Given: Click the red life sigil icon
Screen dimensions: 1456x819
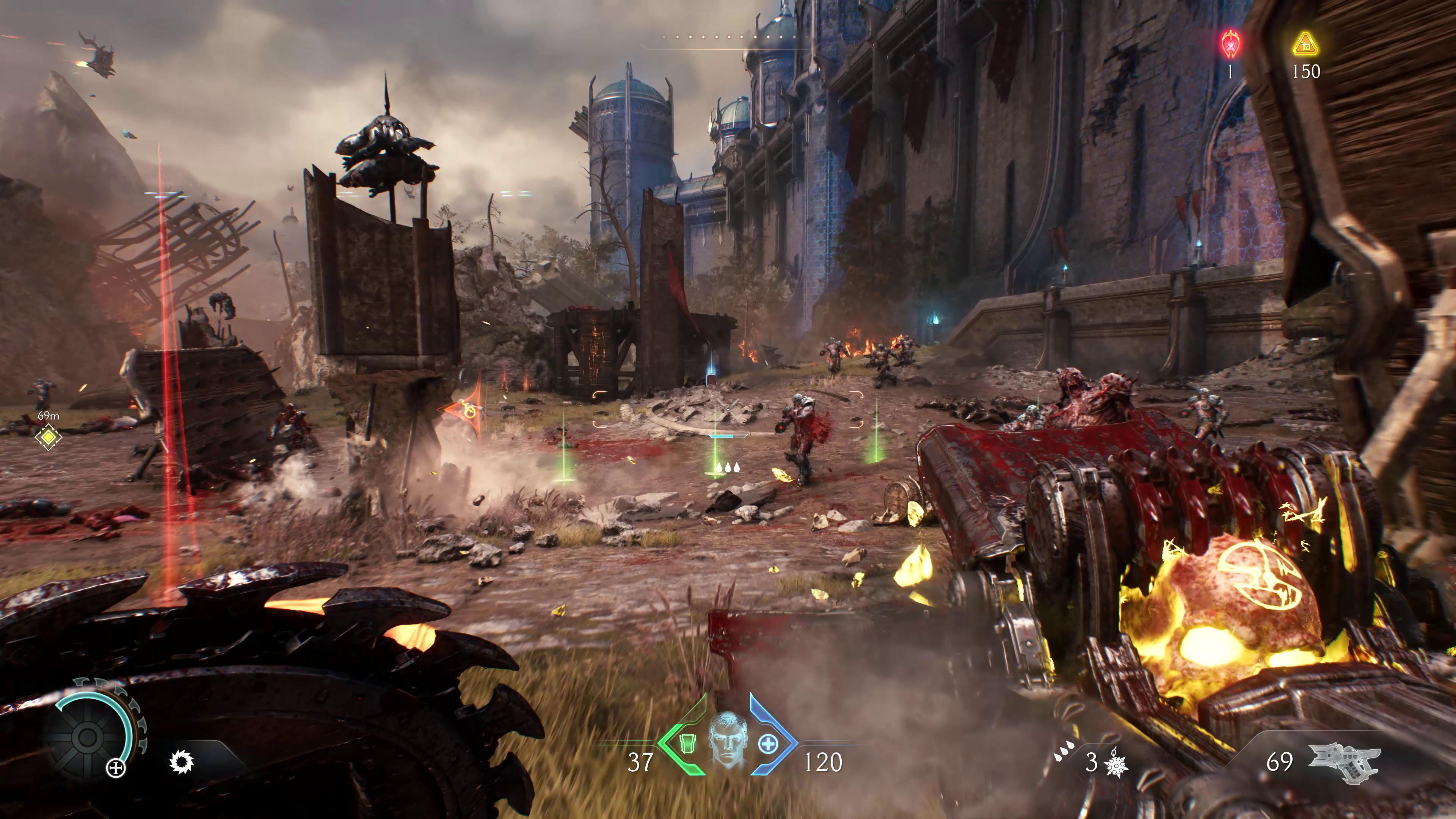Looking at the screenshot, I should (1230, 45).
